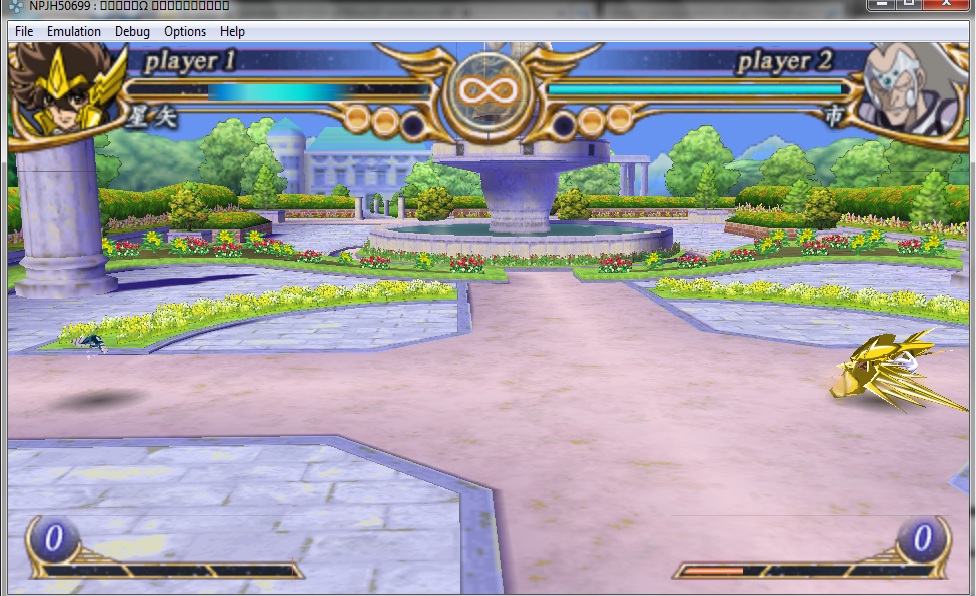Image resolution: width=976 pixels, height=596 pixels.
Task: Open the emulator's Options menu
Action: tap(185, 31)
